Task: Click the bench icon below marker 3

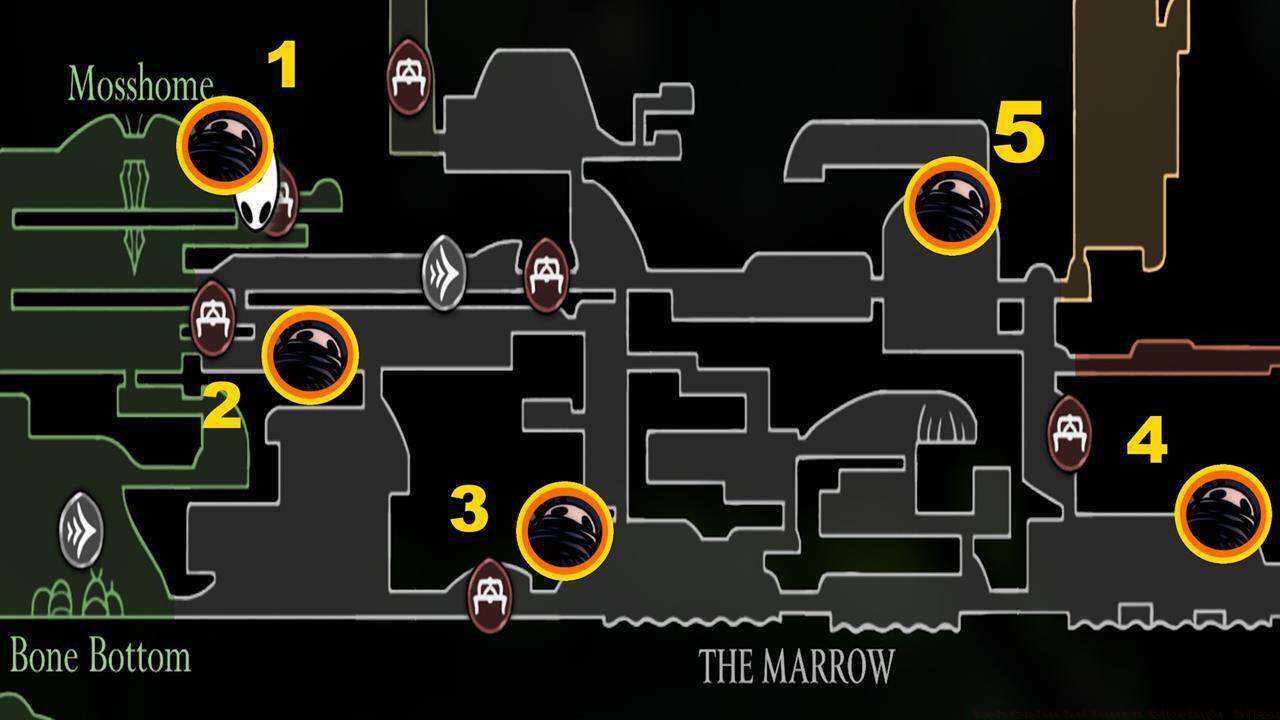Action: (x=488, y=594)
